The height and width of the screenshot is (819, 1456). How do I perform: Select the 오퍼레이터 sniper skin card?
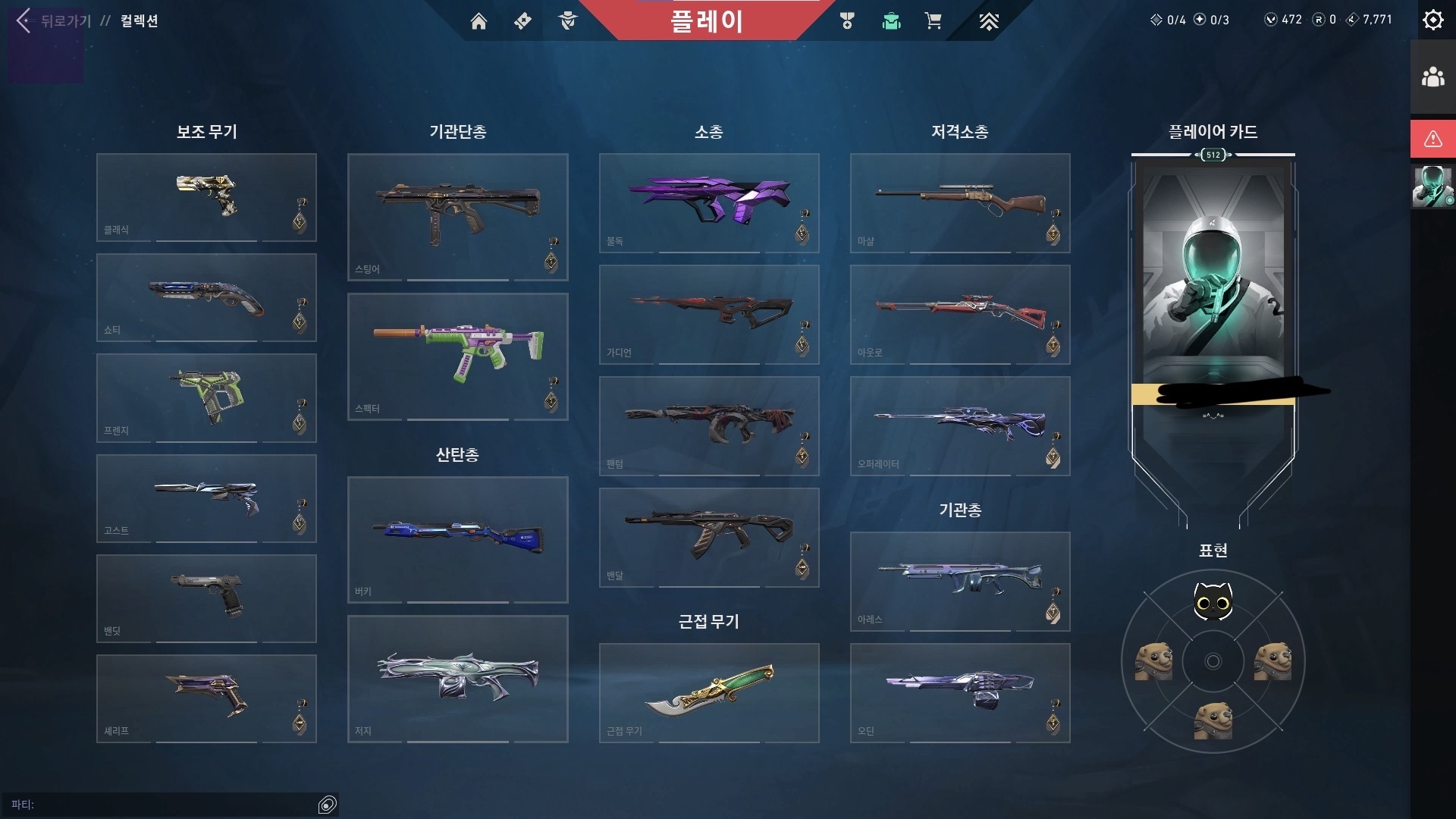pyautogui.click(x=959, y=426)
